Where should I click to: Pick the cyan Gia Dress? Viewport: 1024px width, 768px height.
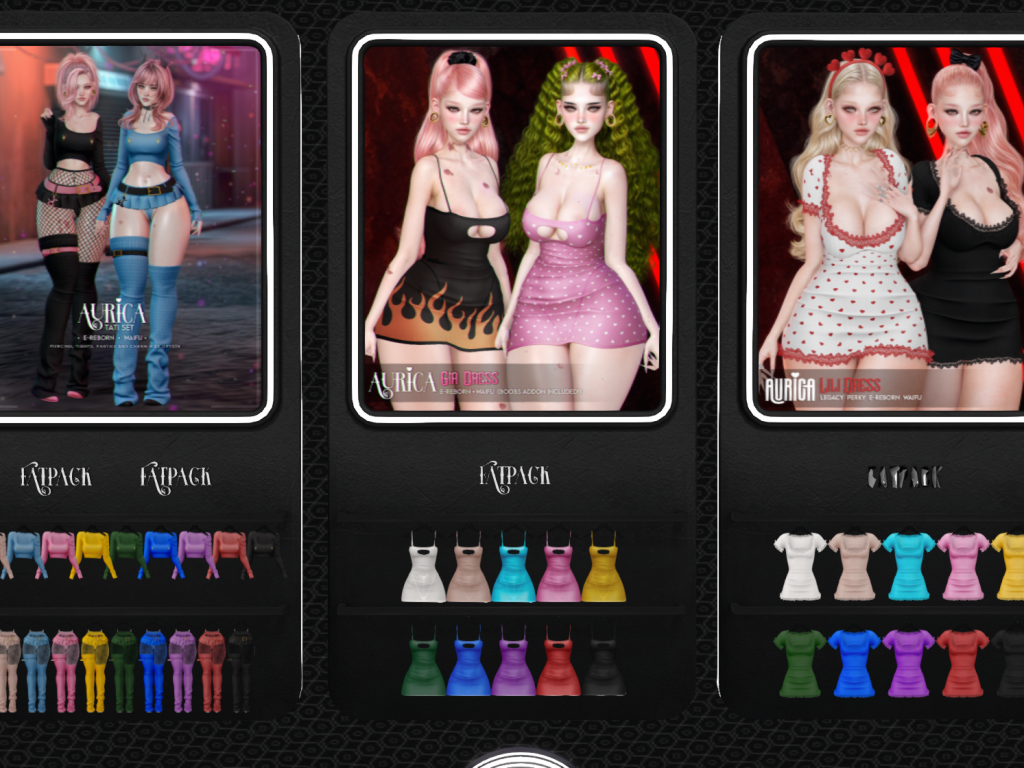514,569
